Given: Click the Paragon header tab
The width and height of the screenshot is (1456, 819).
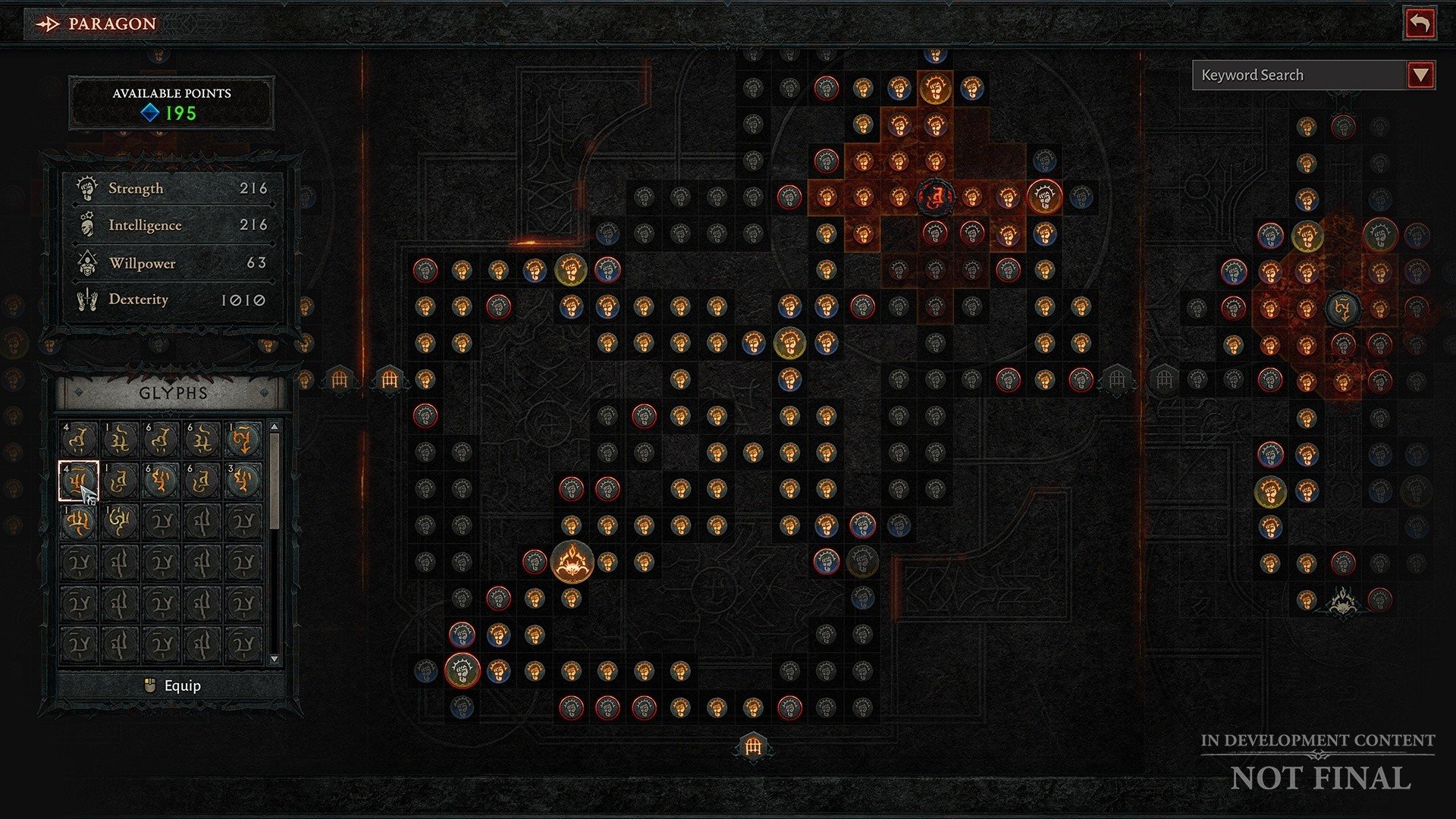Looking at the screenshot, I should [x=99, y=24].
